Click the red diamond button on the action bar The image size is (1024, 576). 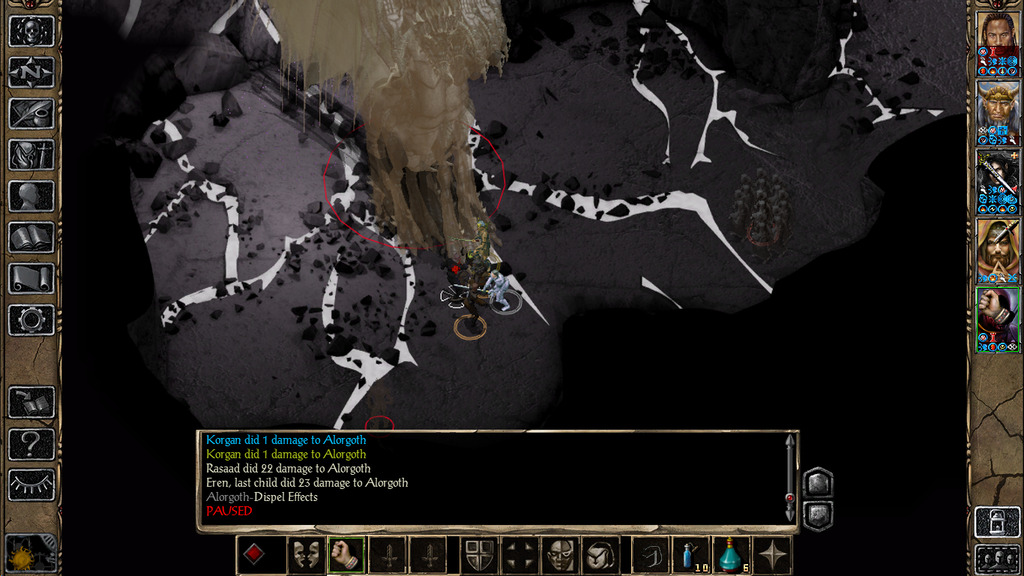256,555
